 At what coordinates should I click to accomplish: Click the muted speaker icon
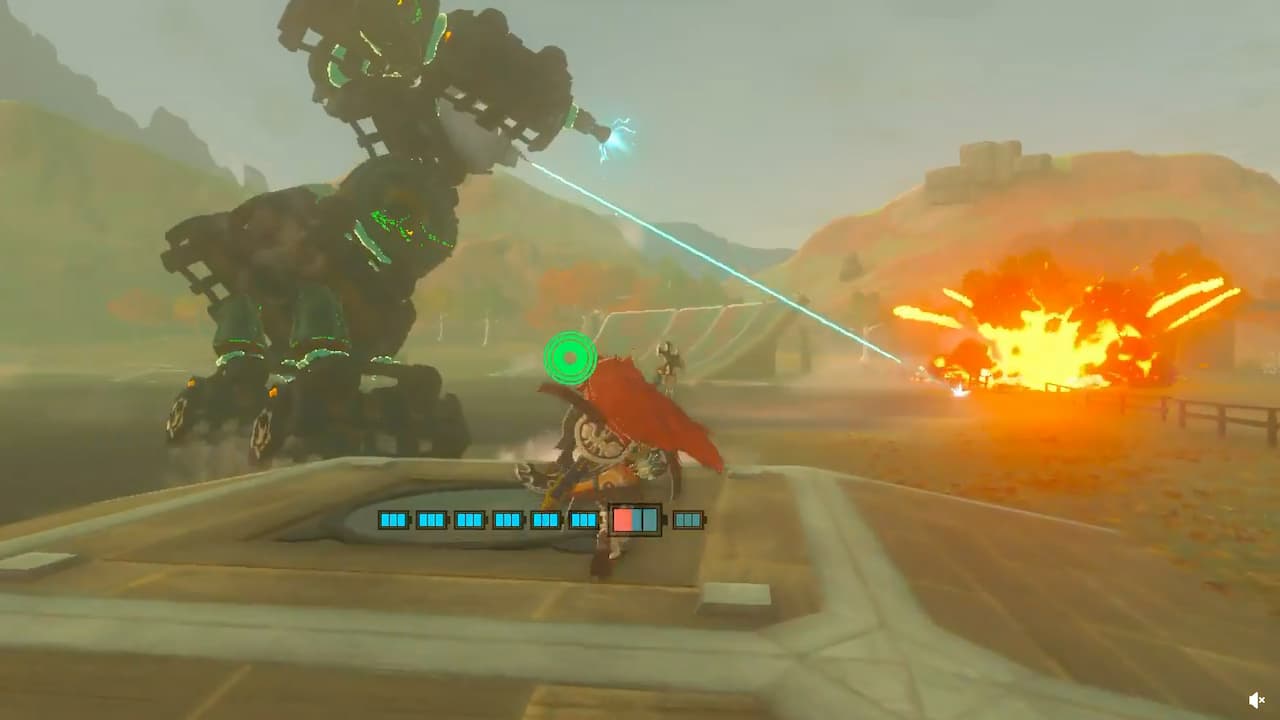pos(1257,698)
